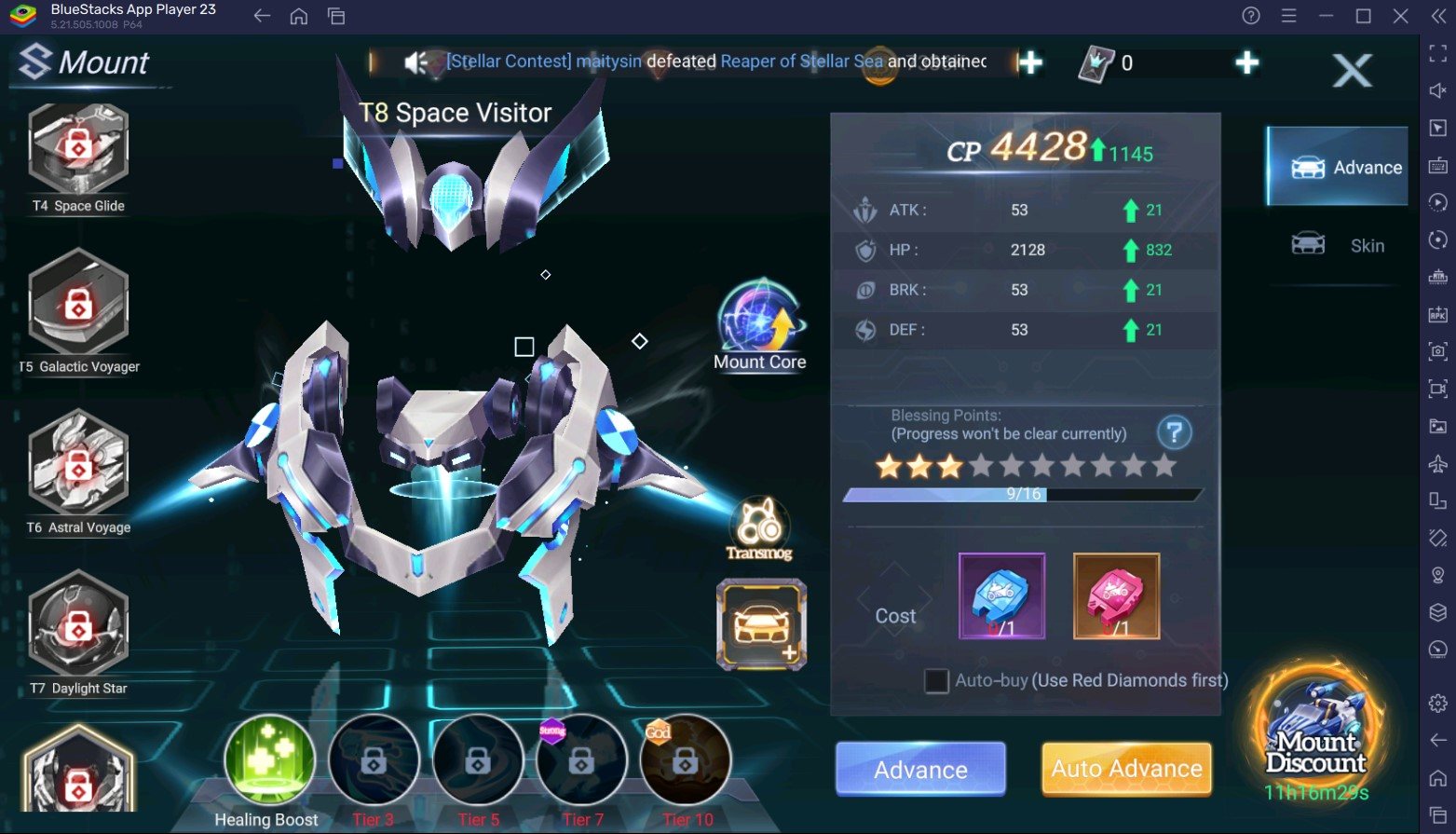Select the Advance side tab
Image resolution: width=1456 pixels, height=834 pixels.
(x=1340, y=168)
